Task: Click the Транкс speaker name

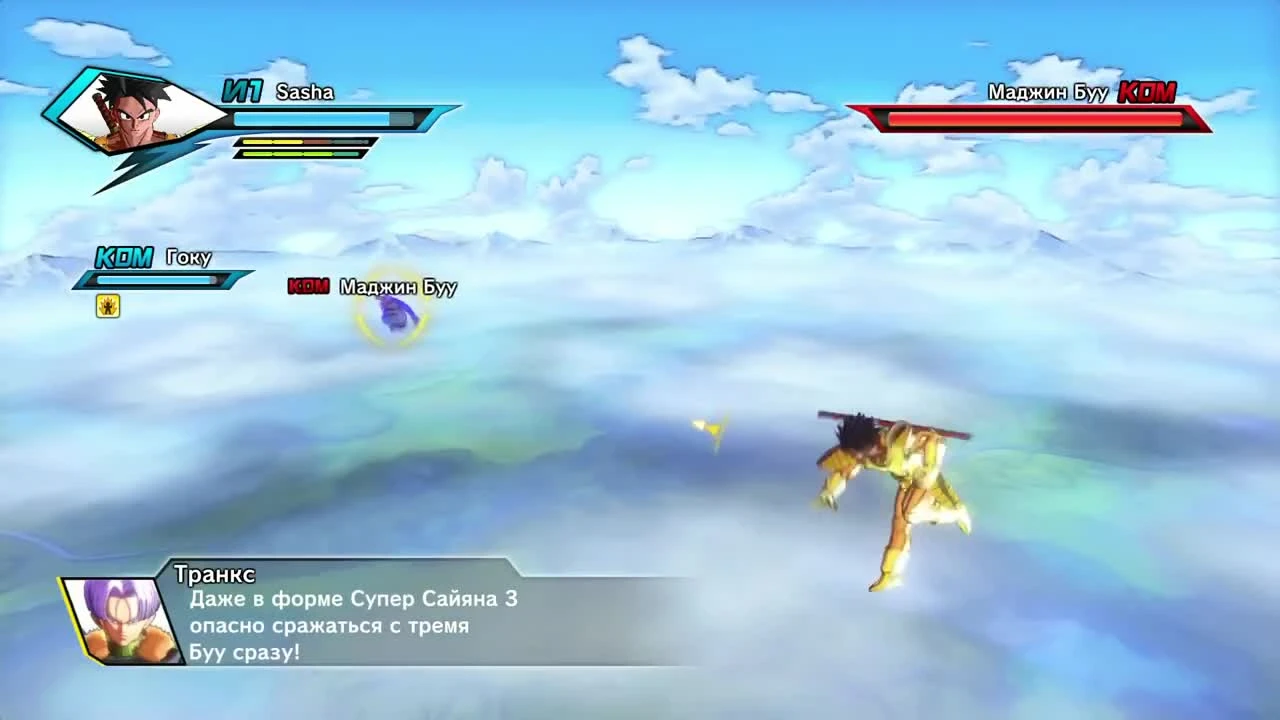Action: click(x=213, y=575)
